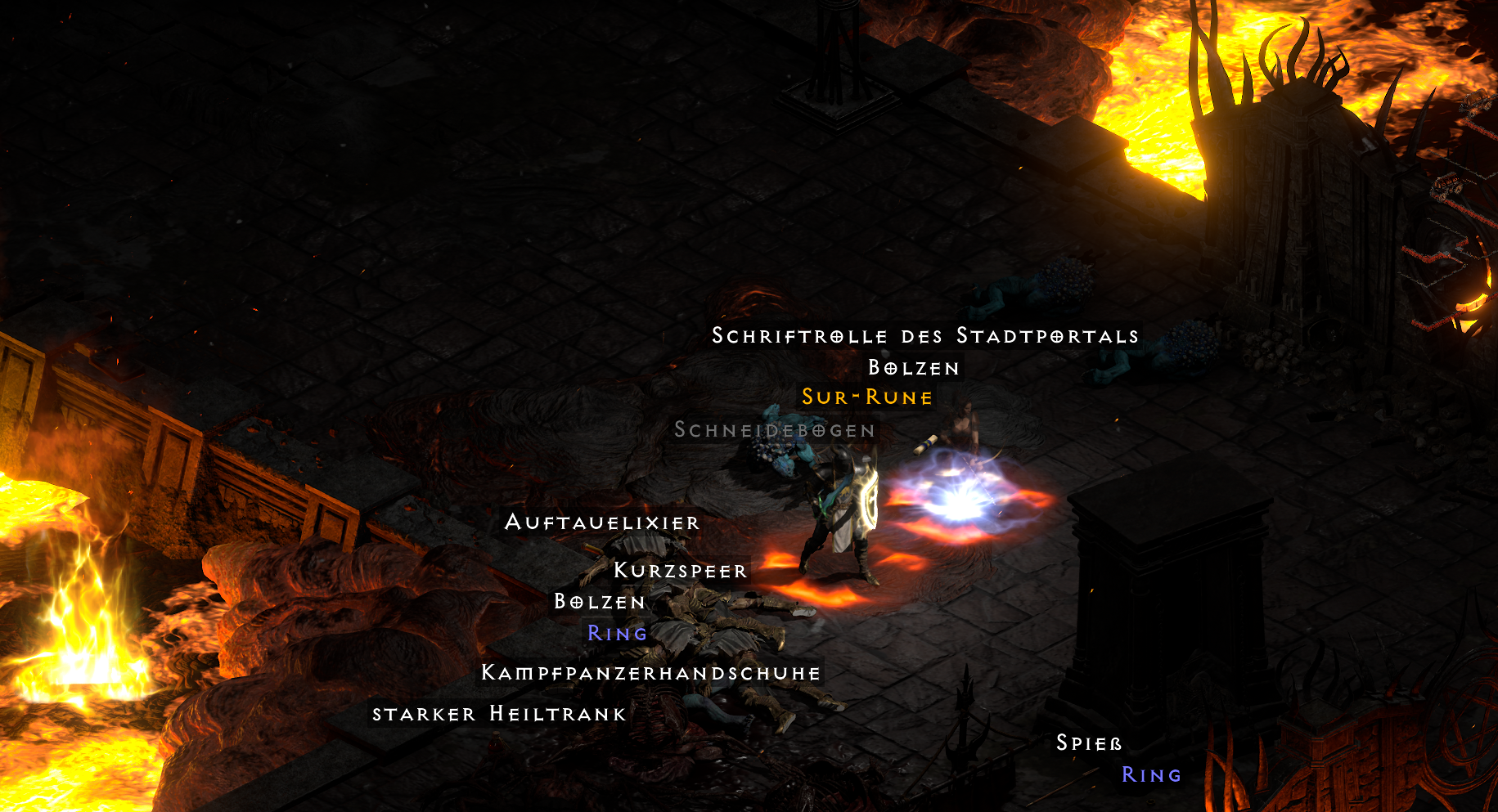Grab the Ring below the Spieß label
The image size is (1498, 812).
pyautogui.click(x=1151, y=774)
